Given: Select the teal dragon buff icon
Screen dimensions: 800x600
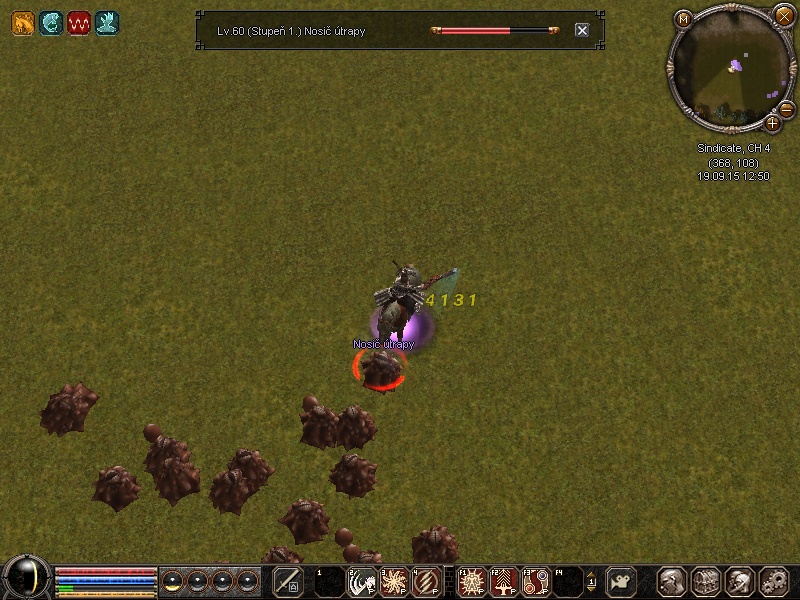Looking at the screenshot, I should [51, 22].
